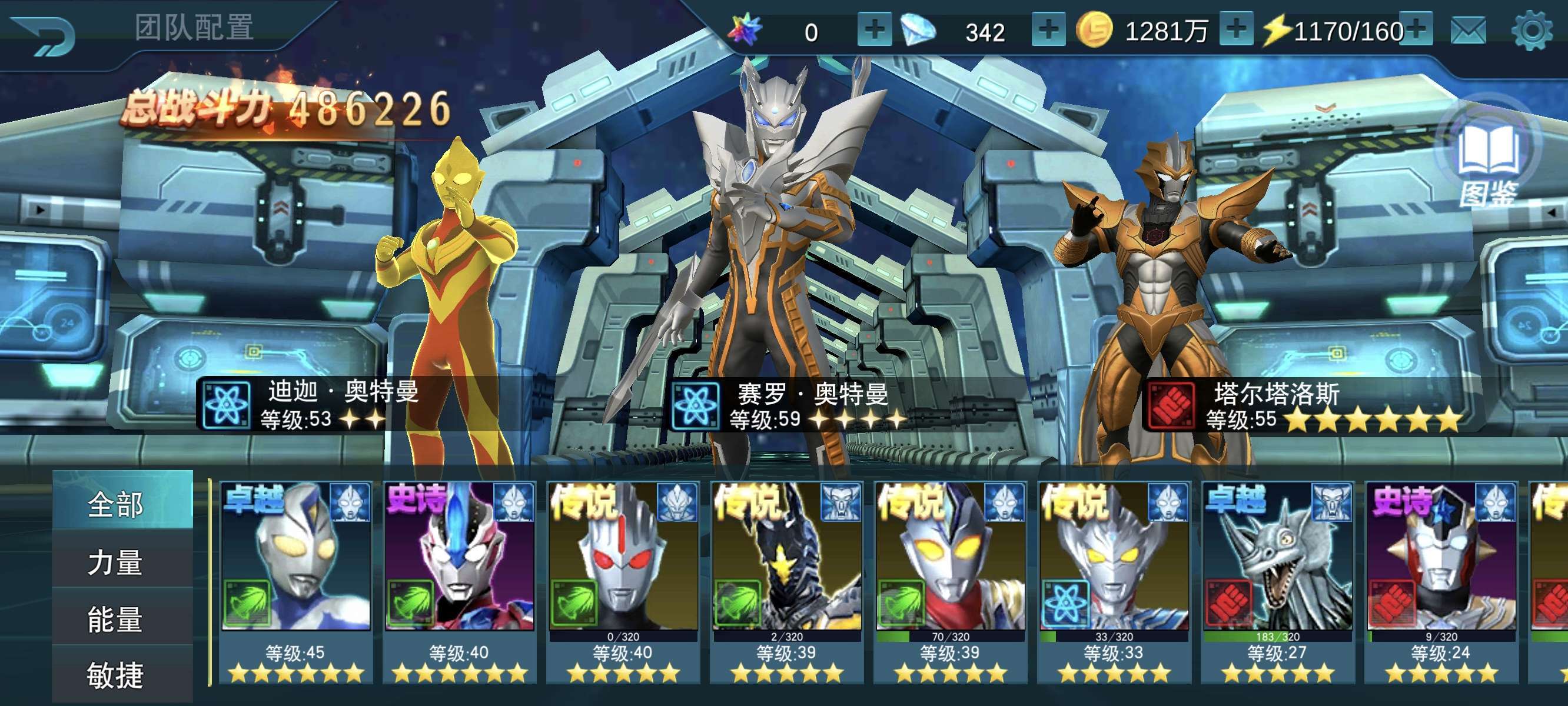This screenshot has height=706, width=1568.
Task: Choose the 传说 hero card with 70/320 shards
Action: coord(950,578)
